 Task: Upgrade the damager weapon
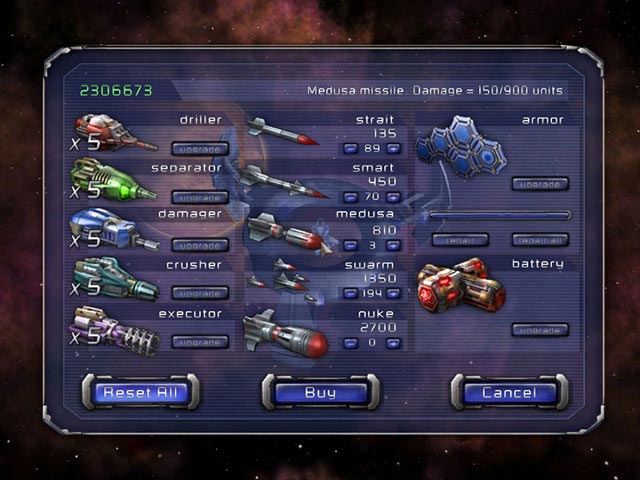[200, 245]
